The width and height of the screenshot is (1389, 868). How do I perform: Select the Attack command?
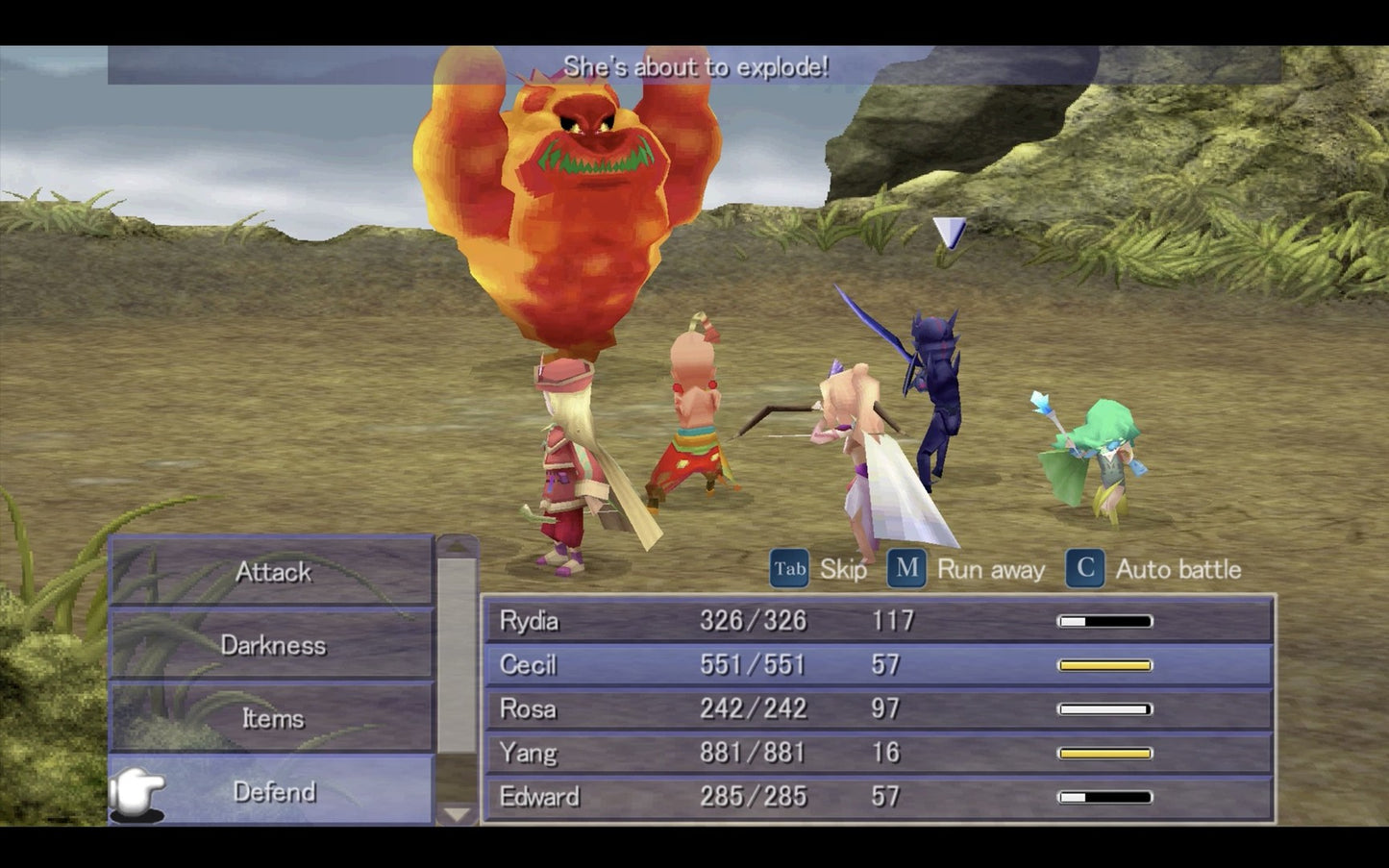(272, 573)
